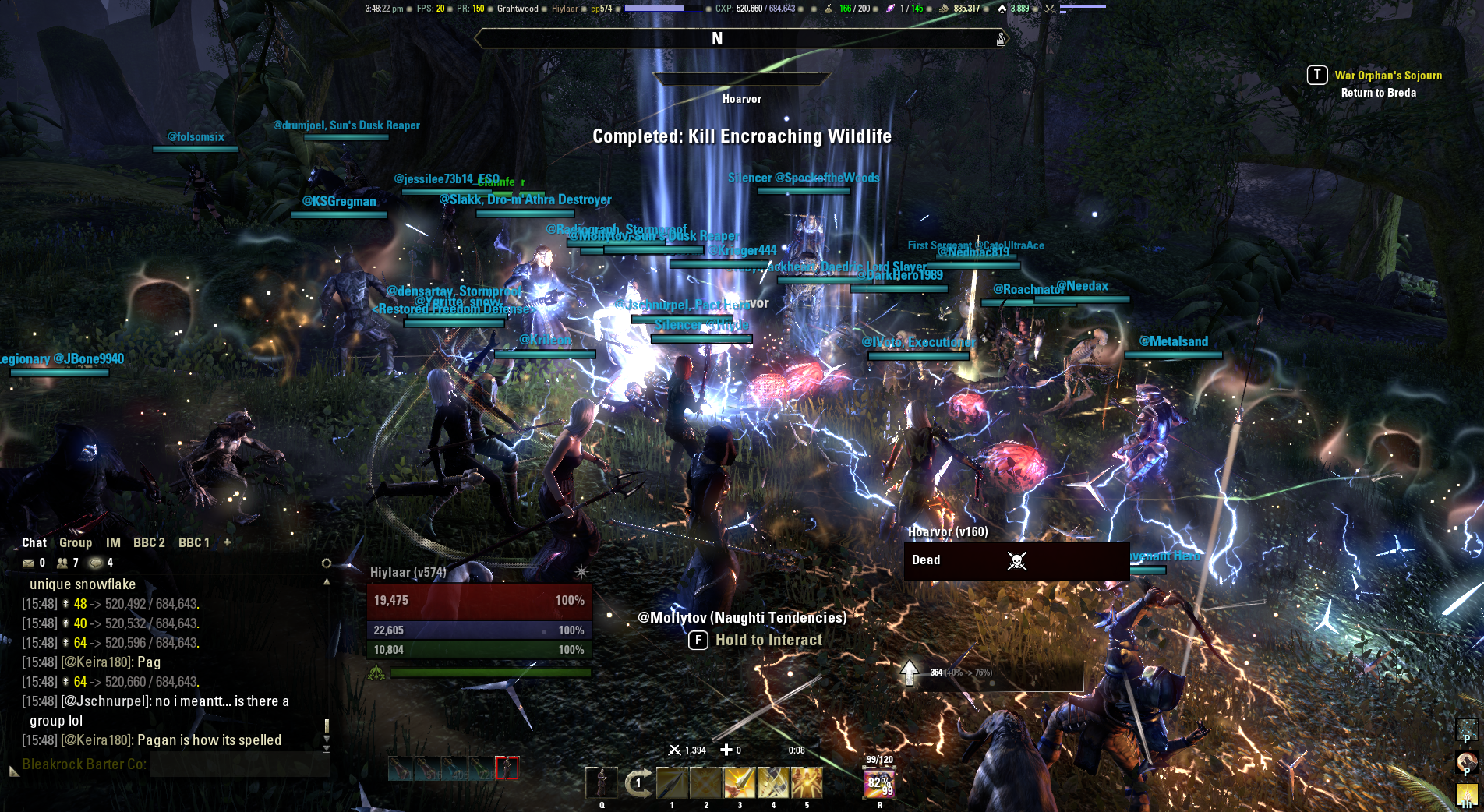Jump to bottom of chat log
Screen dimensions: 1484x812
327,749
